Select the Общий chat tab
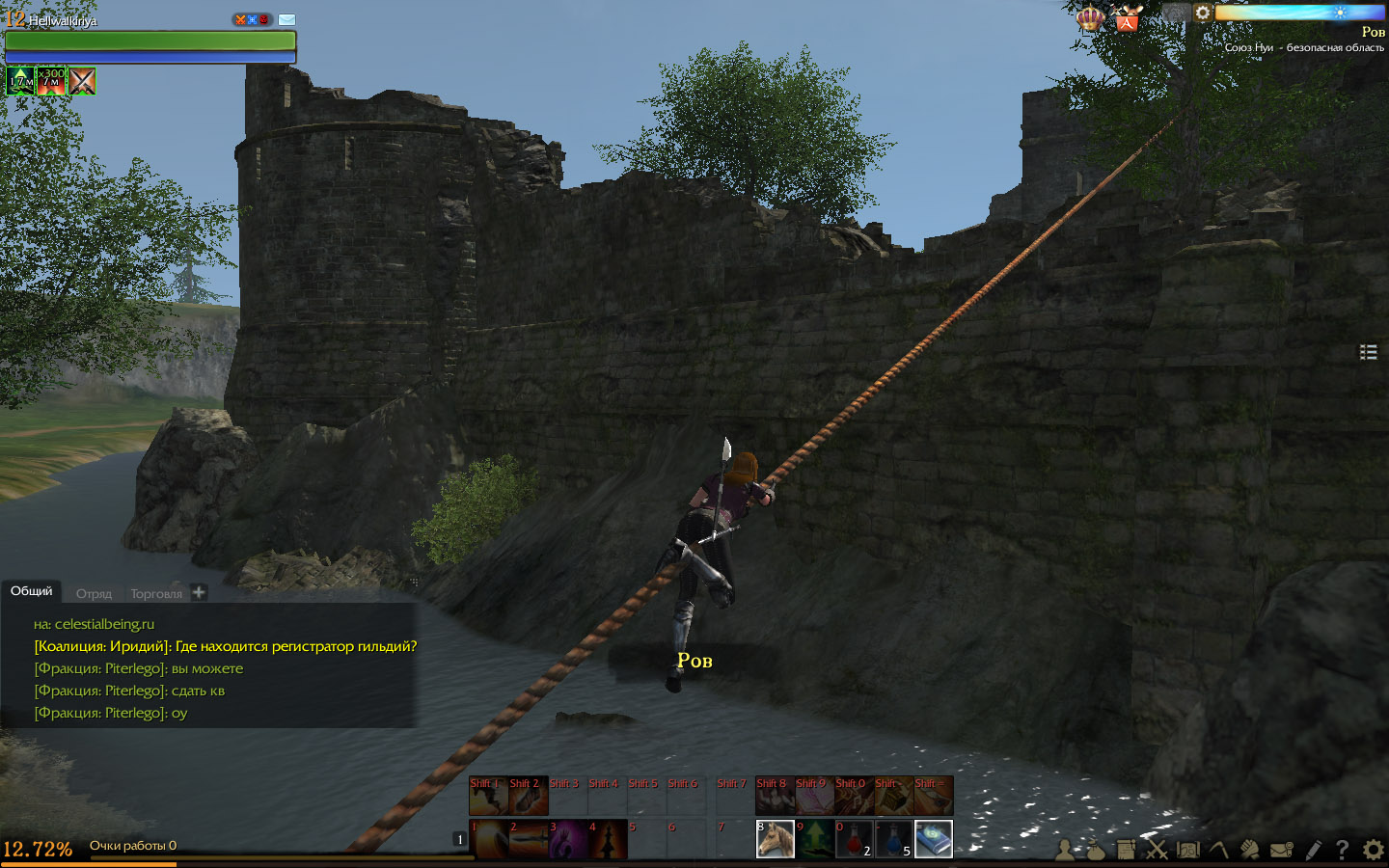1389x868 pixels. click(x=31, y=591)
